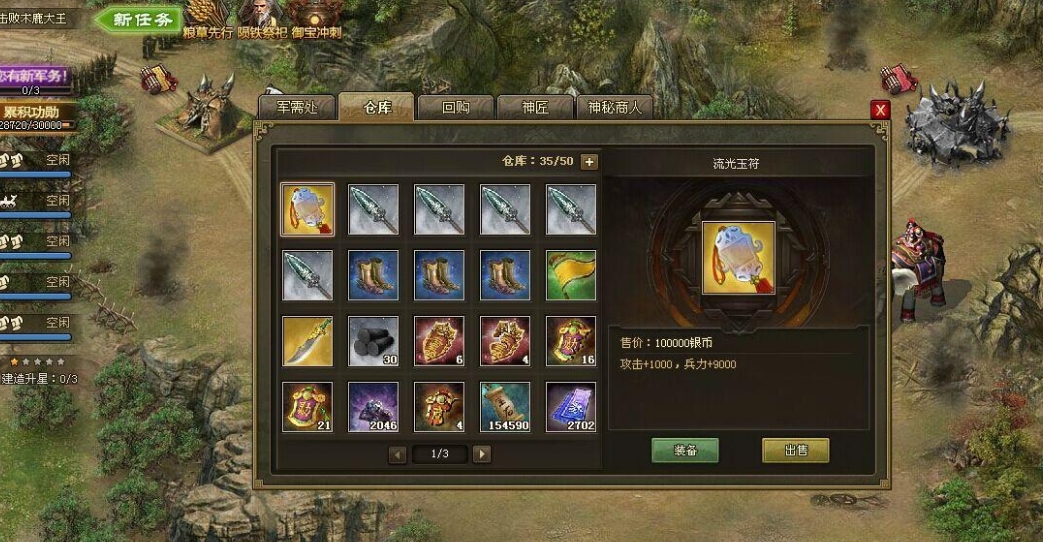
Task: Select the 仓库 warehouse tab
Action: click(376, 107)
